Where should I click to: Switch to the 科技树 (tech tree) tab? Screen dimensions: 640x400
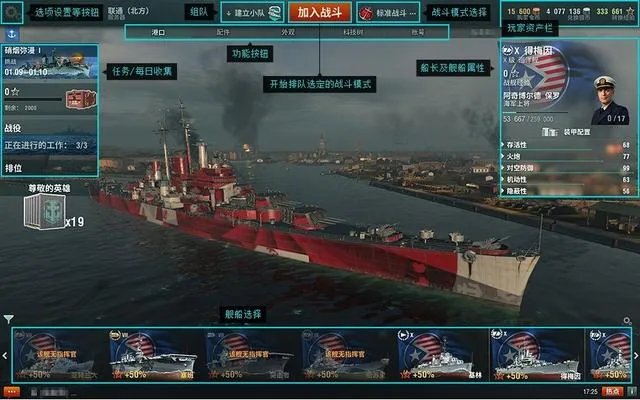(x=353, y=32)
